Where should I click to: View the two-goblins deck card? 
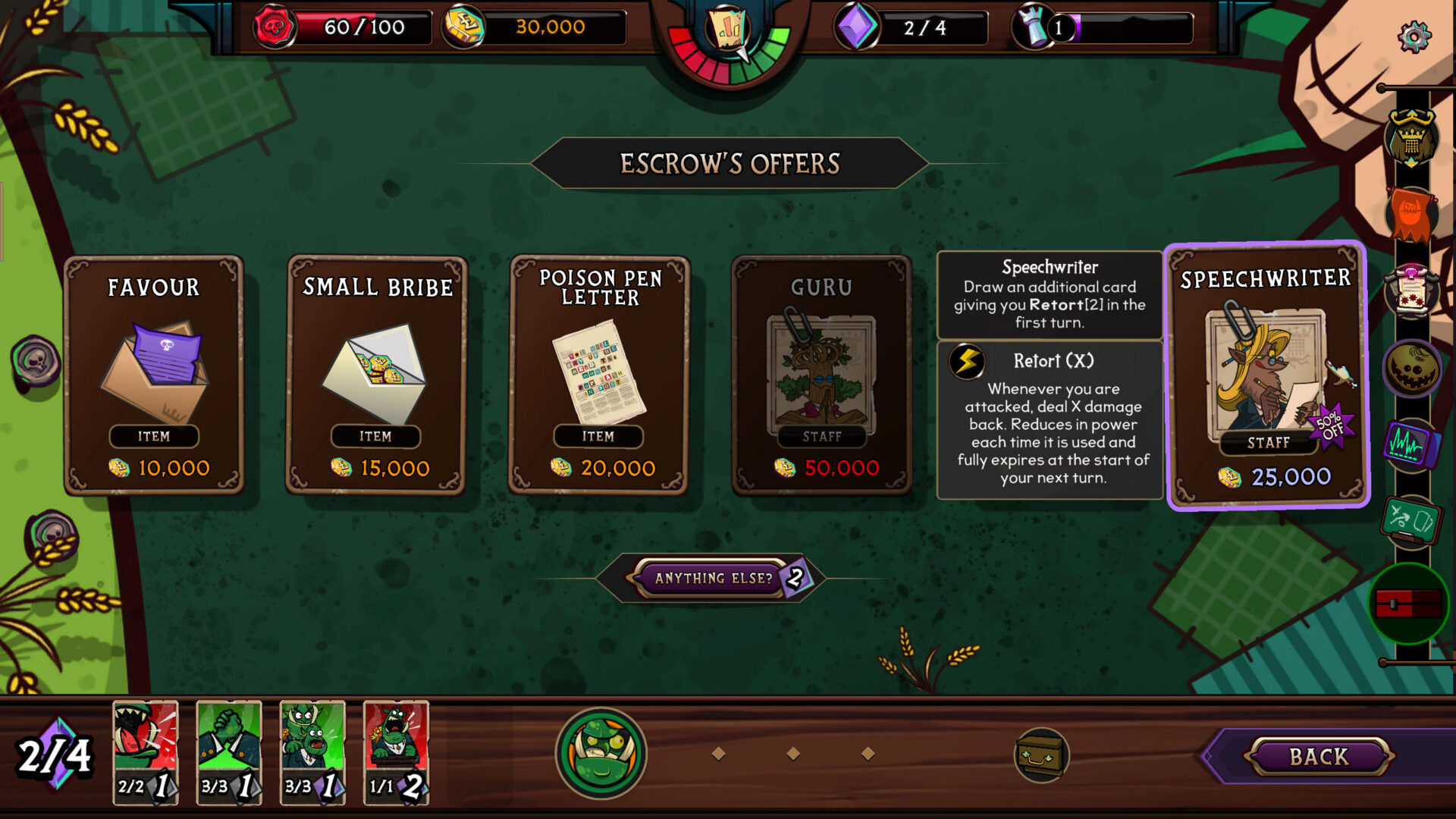pos(312,751)
